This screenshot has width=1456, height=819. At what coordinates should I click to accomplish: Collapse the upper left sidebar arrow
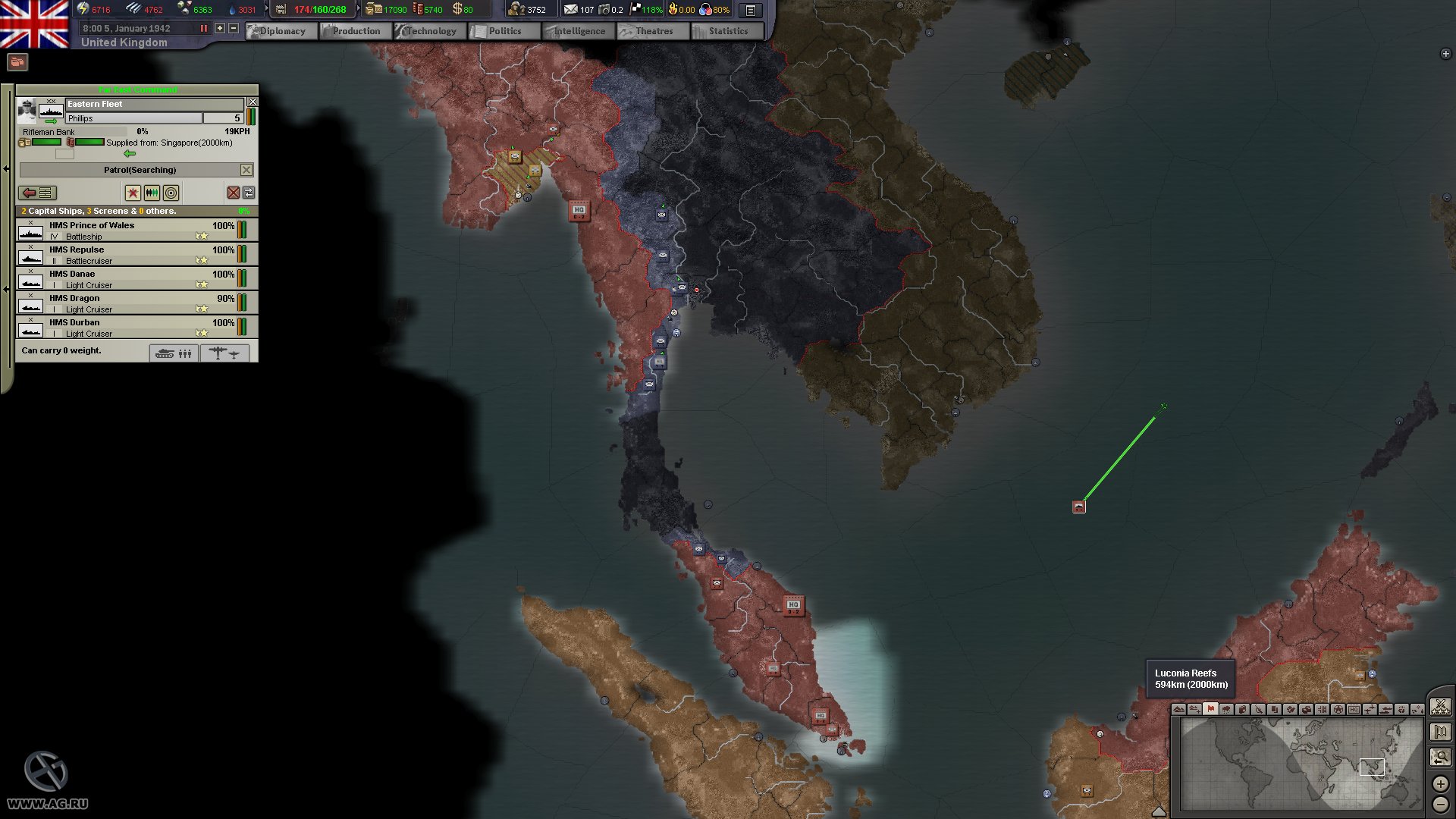(x=8, y=168)
